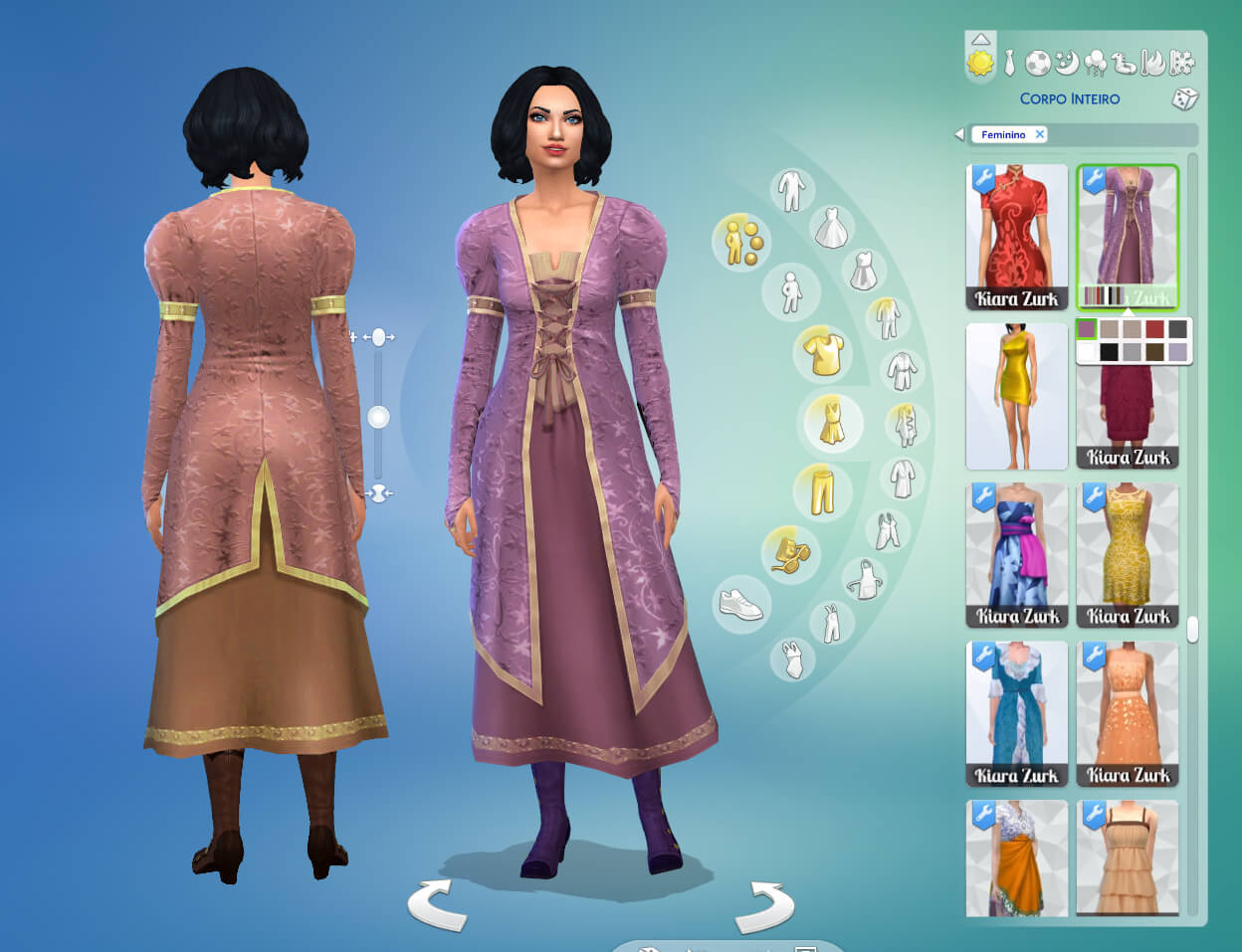Open the bottoms pants category

coord(822,490)
